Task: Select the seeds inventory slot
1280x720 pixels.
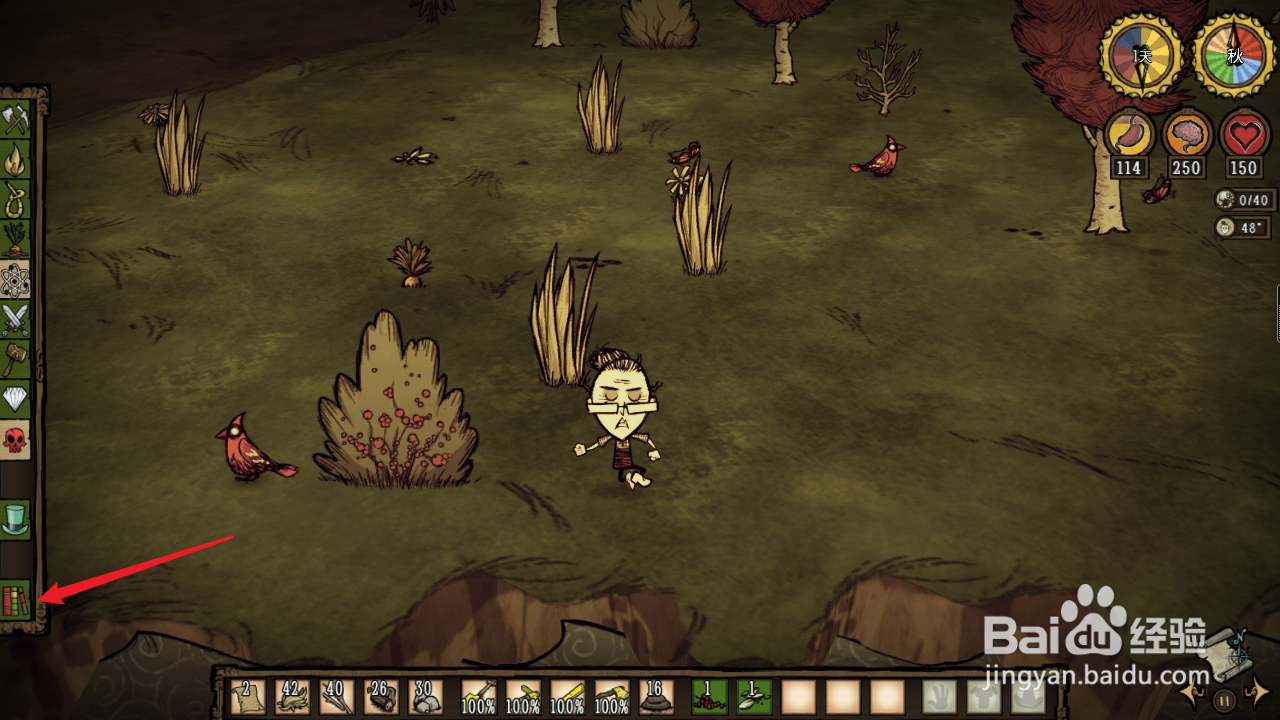Action: (x=754, y=697)
